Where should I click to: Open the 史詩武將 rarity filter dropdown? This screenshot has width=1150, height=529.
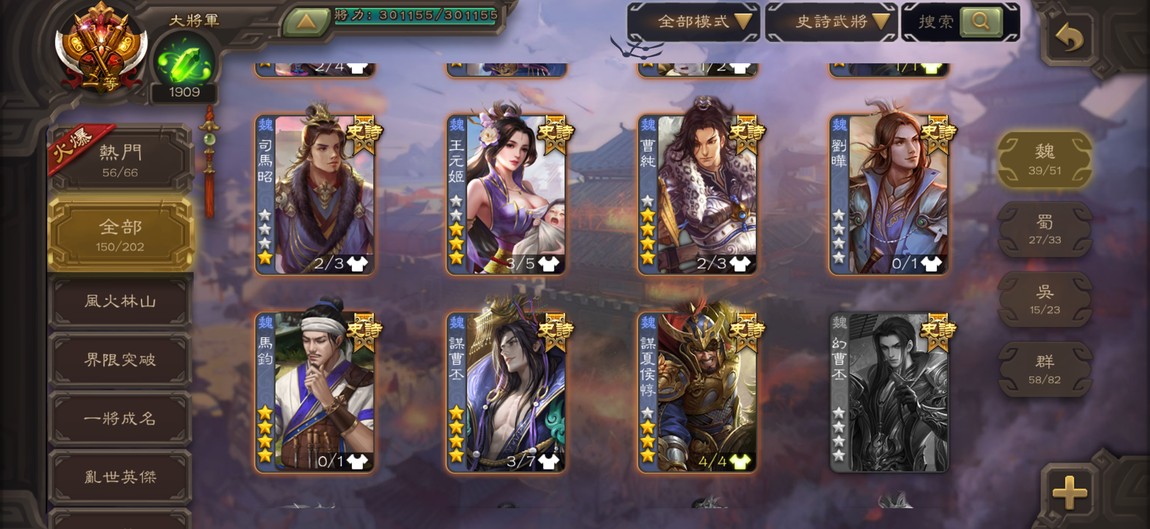pyautogui.click(x=830, y=21)
